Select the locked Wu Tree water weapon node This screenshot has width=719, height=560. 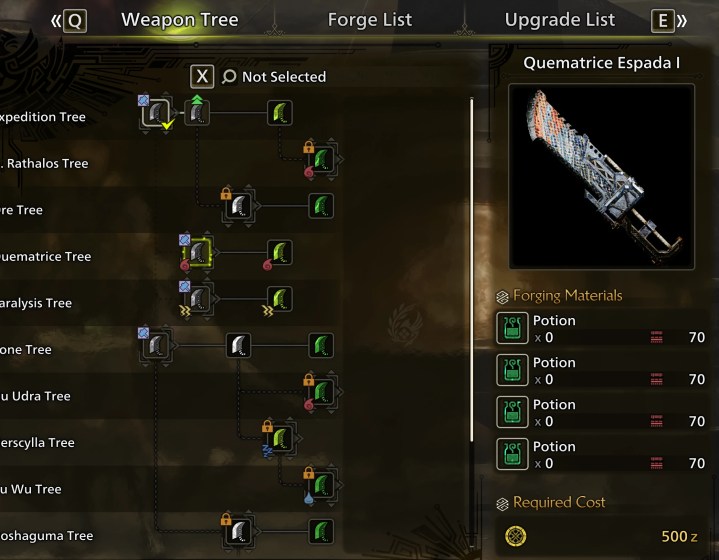[321, 482]
